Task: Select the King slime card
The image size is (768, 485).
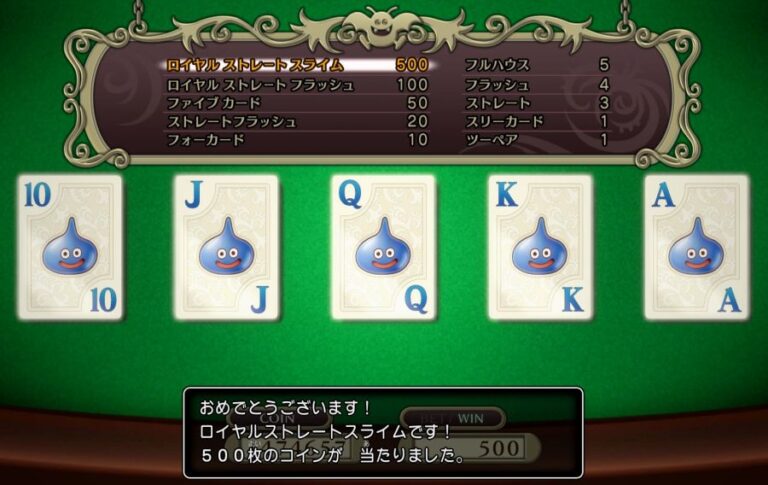Action: (x=540, y=247)
